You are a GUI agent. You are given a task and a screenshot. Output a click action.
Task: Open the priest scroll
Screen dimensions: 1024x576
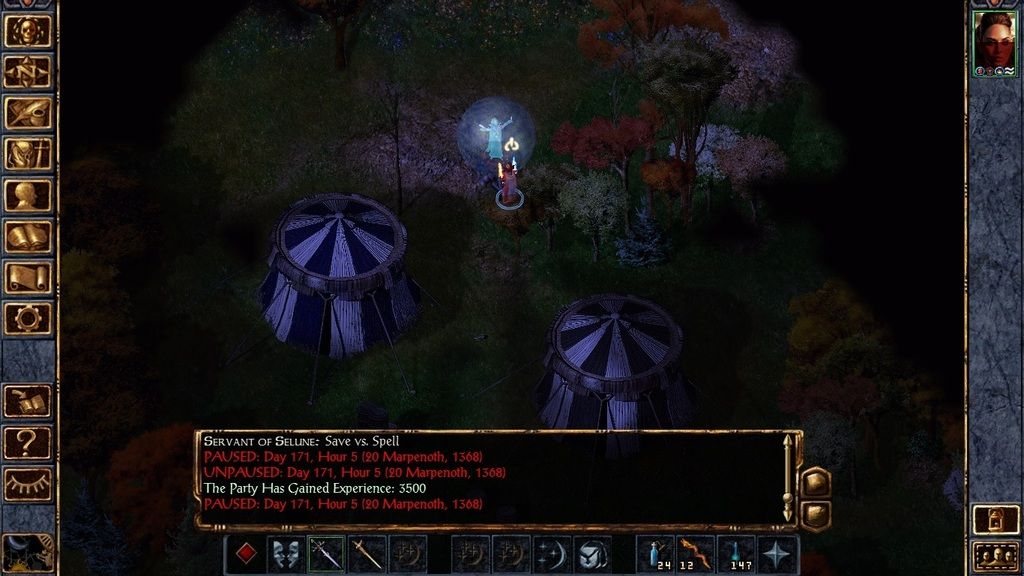pos(28,277)
